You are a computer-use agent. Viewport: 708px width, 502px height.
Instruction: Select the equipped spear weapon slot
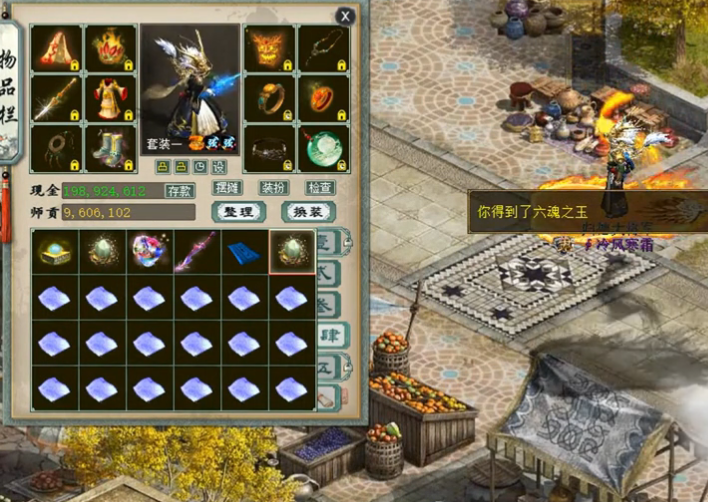point(55,97)
